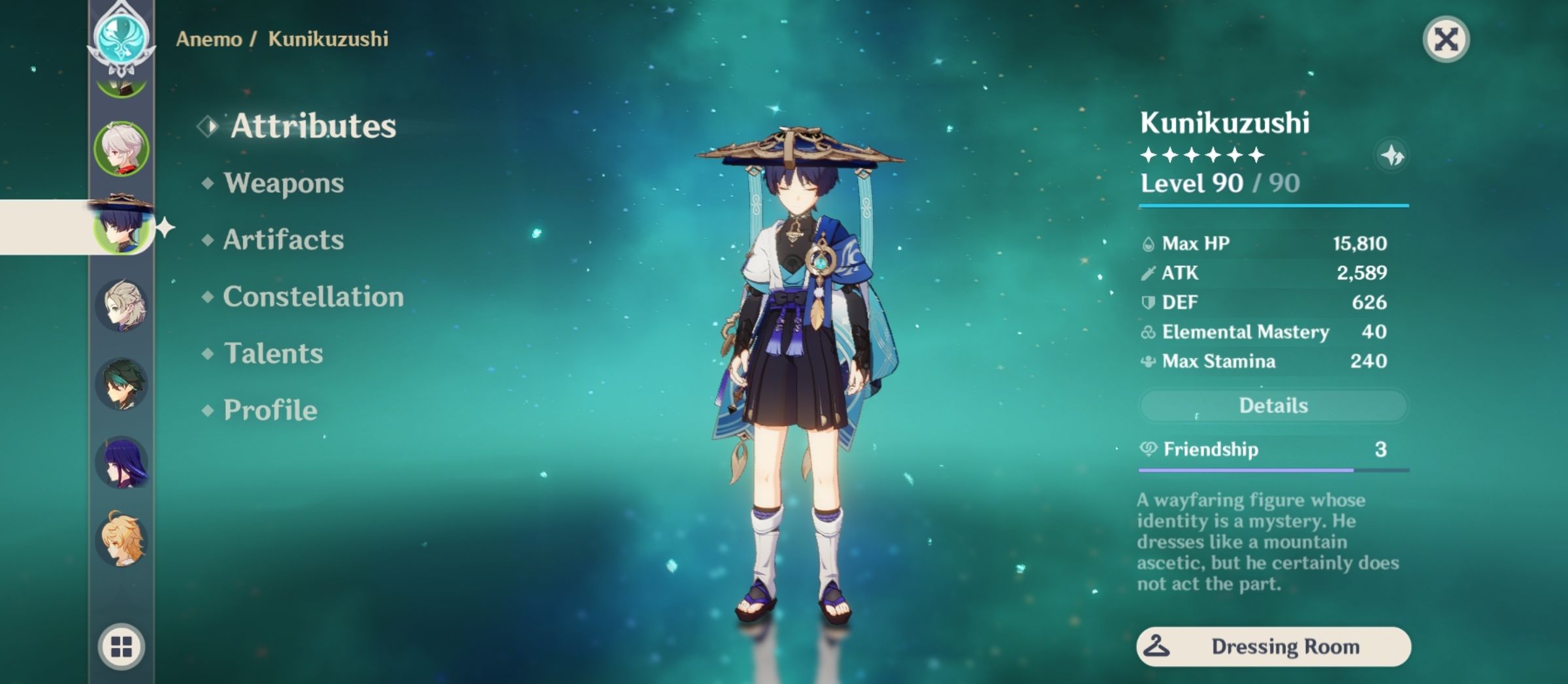Screen dimensions: 1568x684
Task: Click the Max HP droplet stat icon
Action: (1150, 243)
